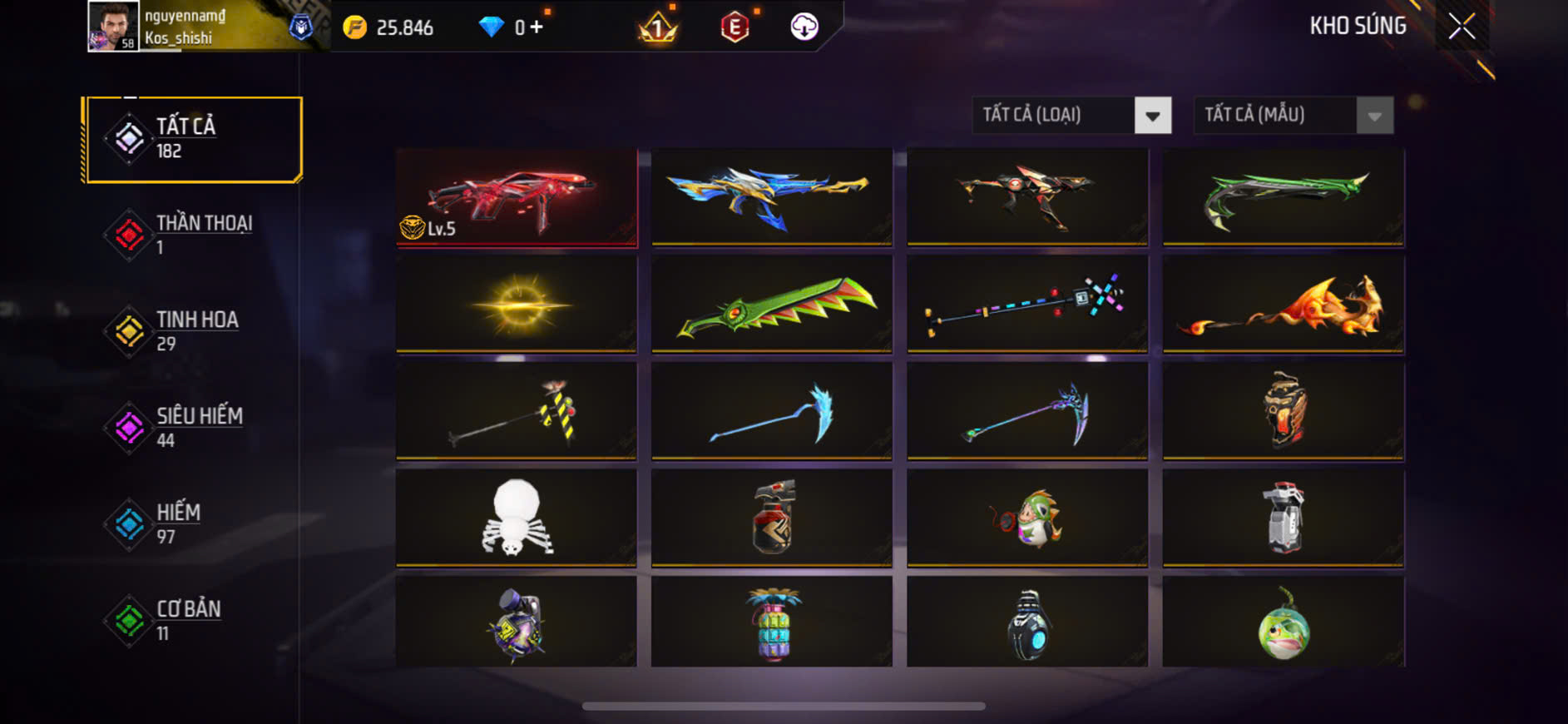Viewport: 1568px width, 724px height.
Task: Open the Tinh Hoa rarity tab
Action: click(x=193, y=331)
